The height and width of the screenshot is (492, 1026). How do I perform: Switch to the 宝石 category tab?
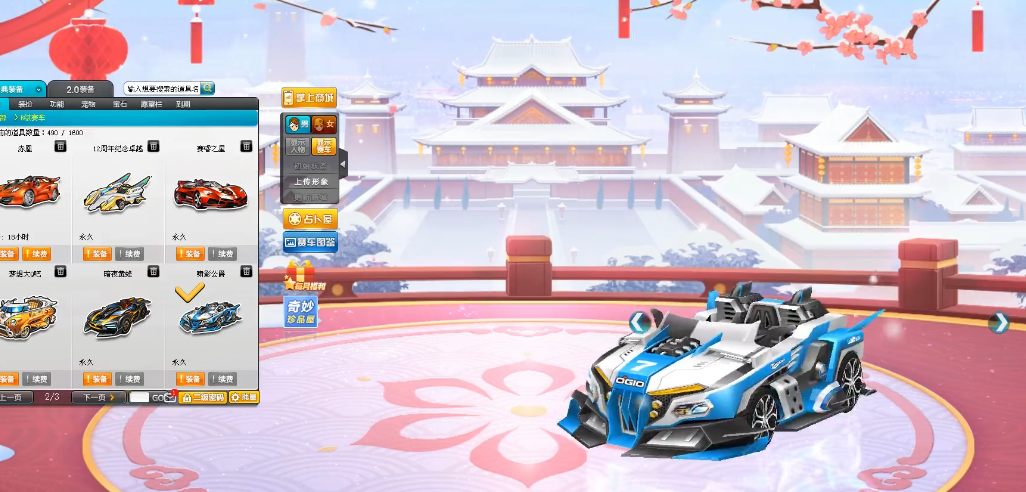click(120, 104)
